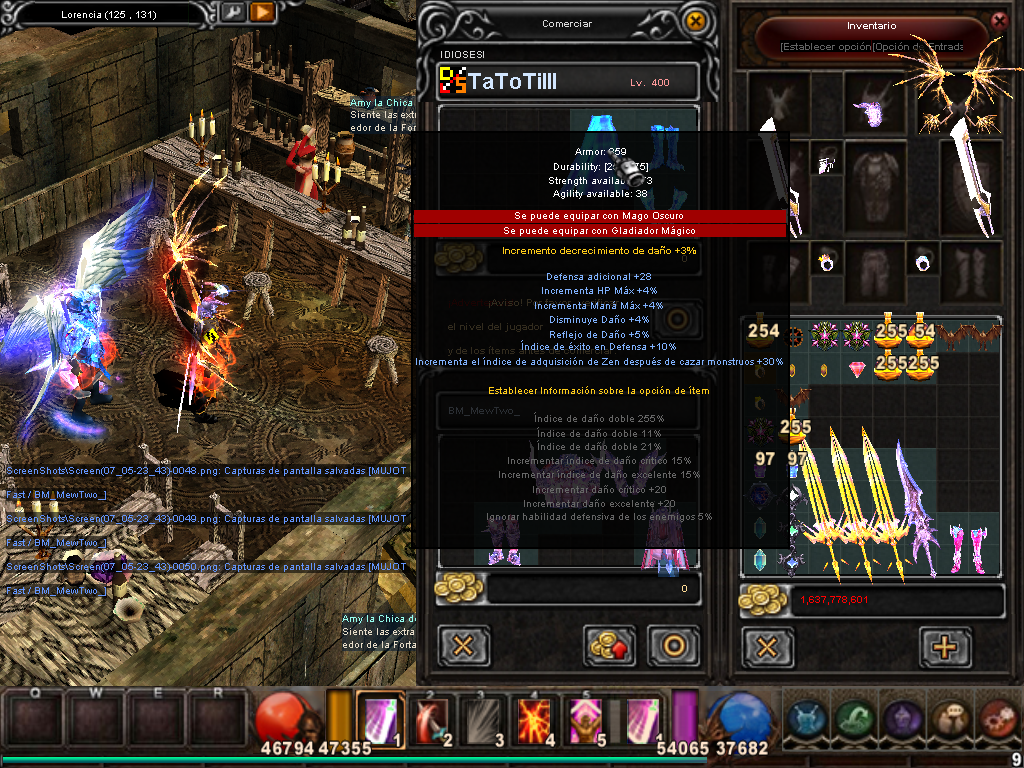The height and width of the screenshot is (768, 1024).
Task: Select the pink gem in inventory
Action: 857,370
